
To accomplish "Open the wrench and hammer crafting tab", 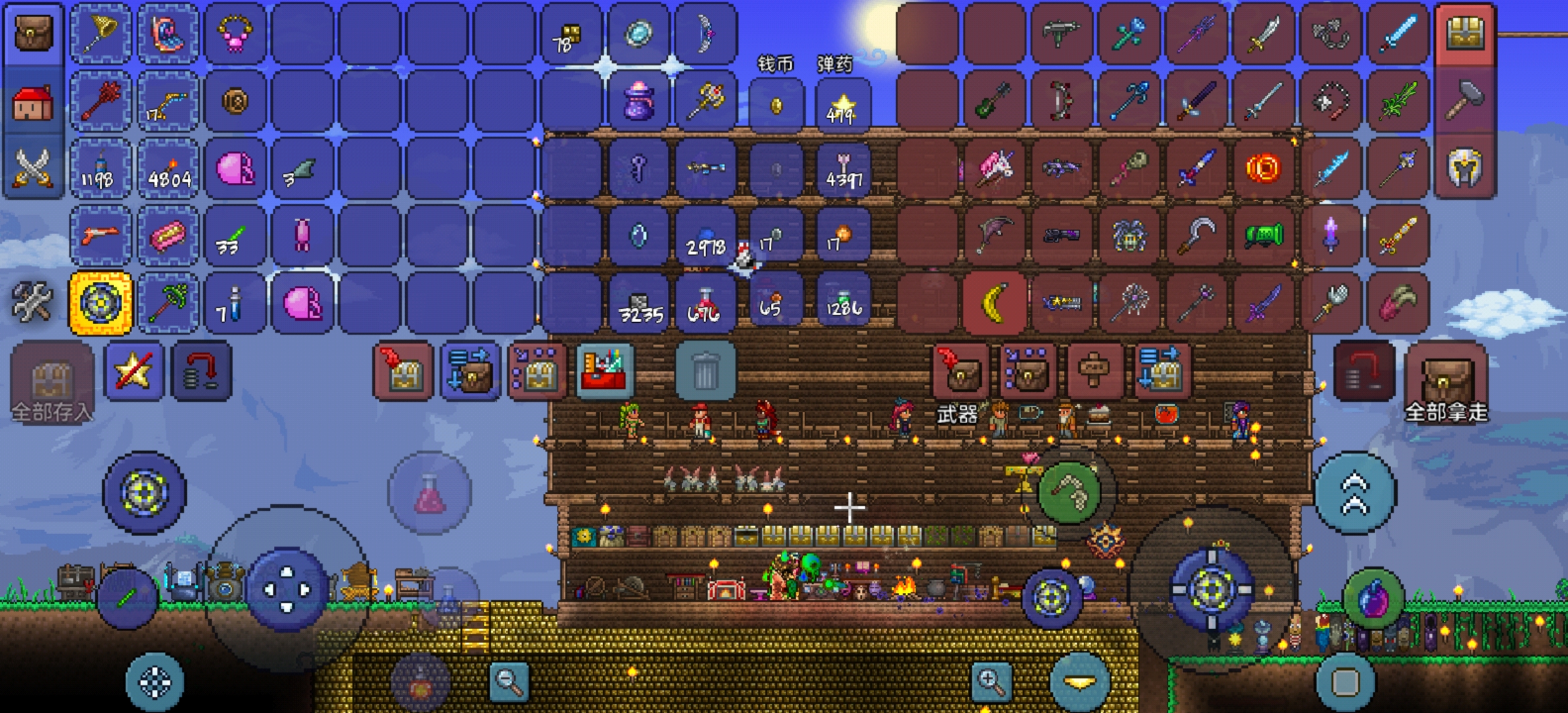I will (33, 302).
